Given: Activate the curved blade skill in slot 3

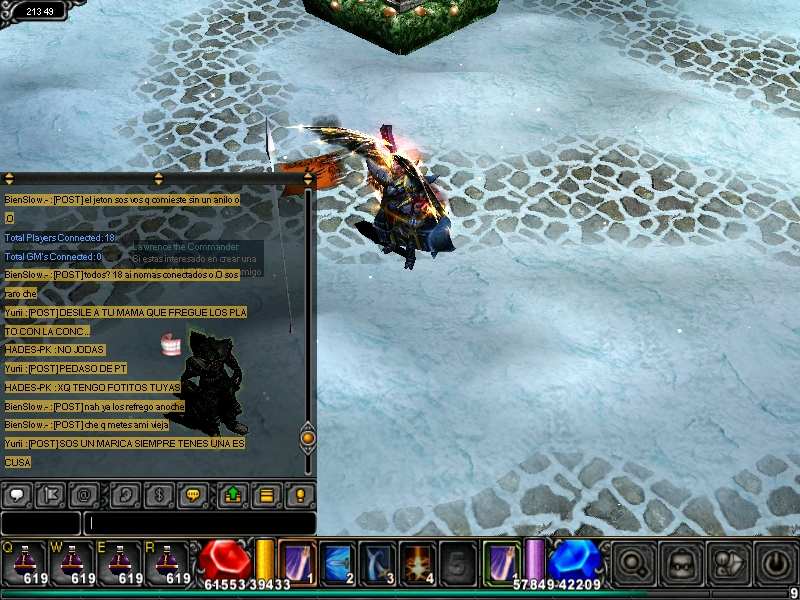Looking at the screenshot, I should 377,561.
